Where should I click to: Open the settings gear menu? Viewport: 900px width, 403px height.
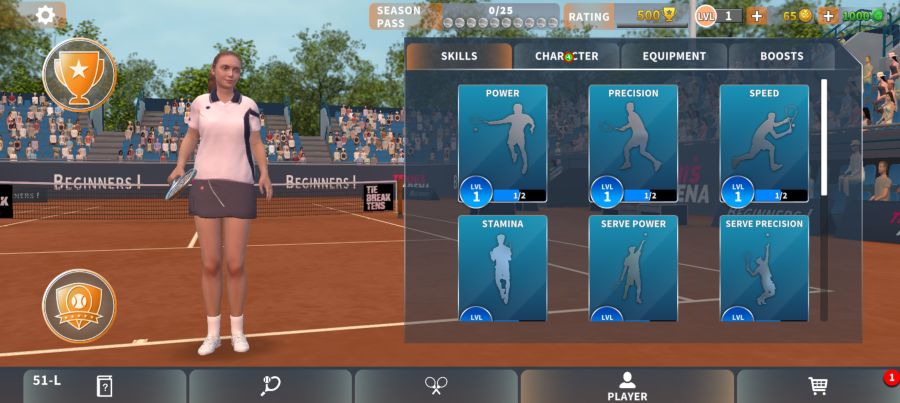coord(45,15)
